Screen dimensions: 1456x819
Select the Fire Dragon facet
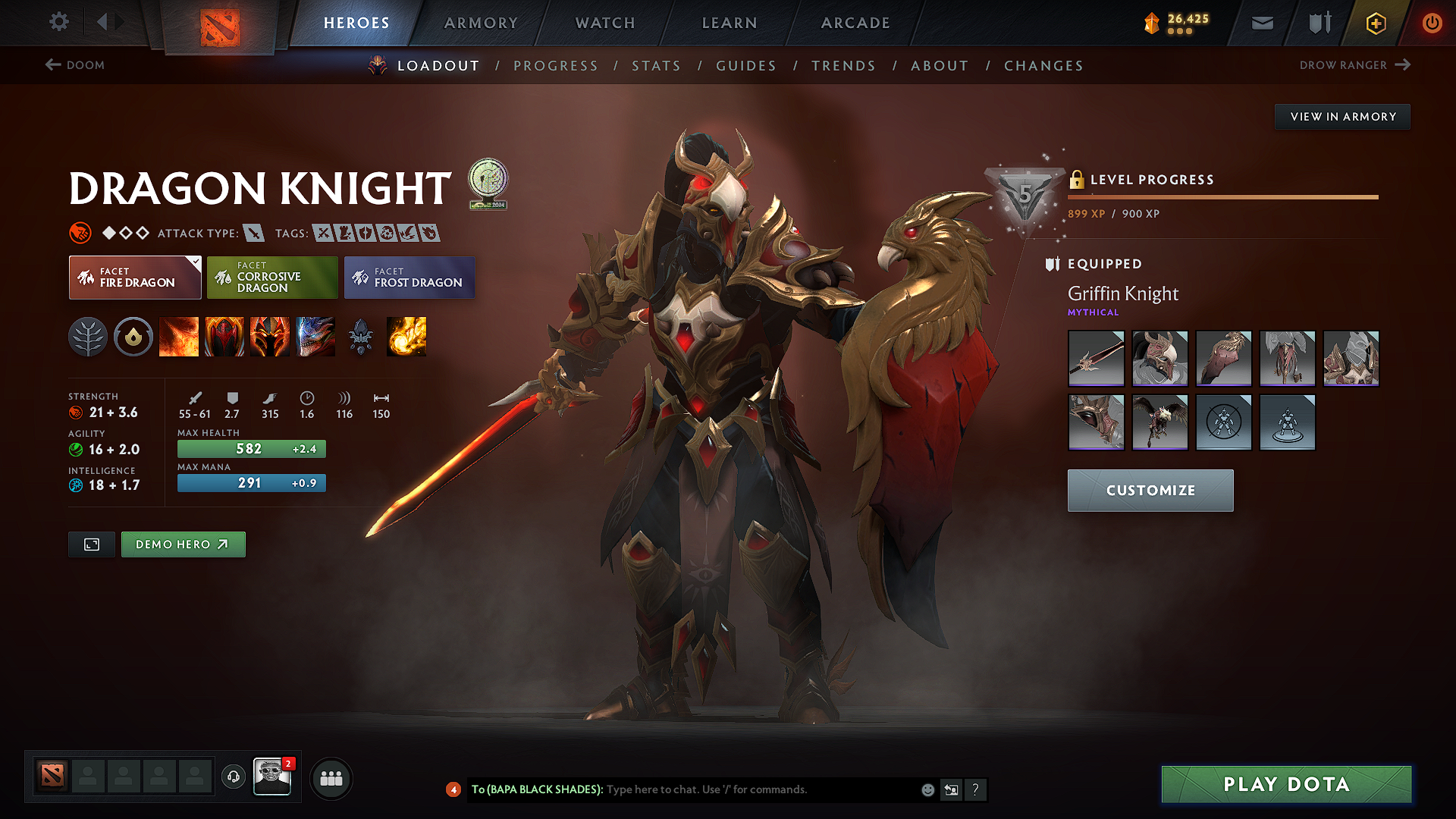(134, 278)
